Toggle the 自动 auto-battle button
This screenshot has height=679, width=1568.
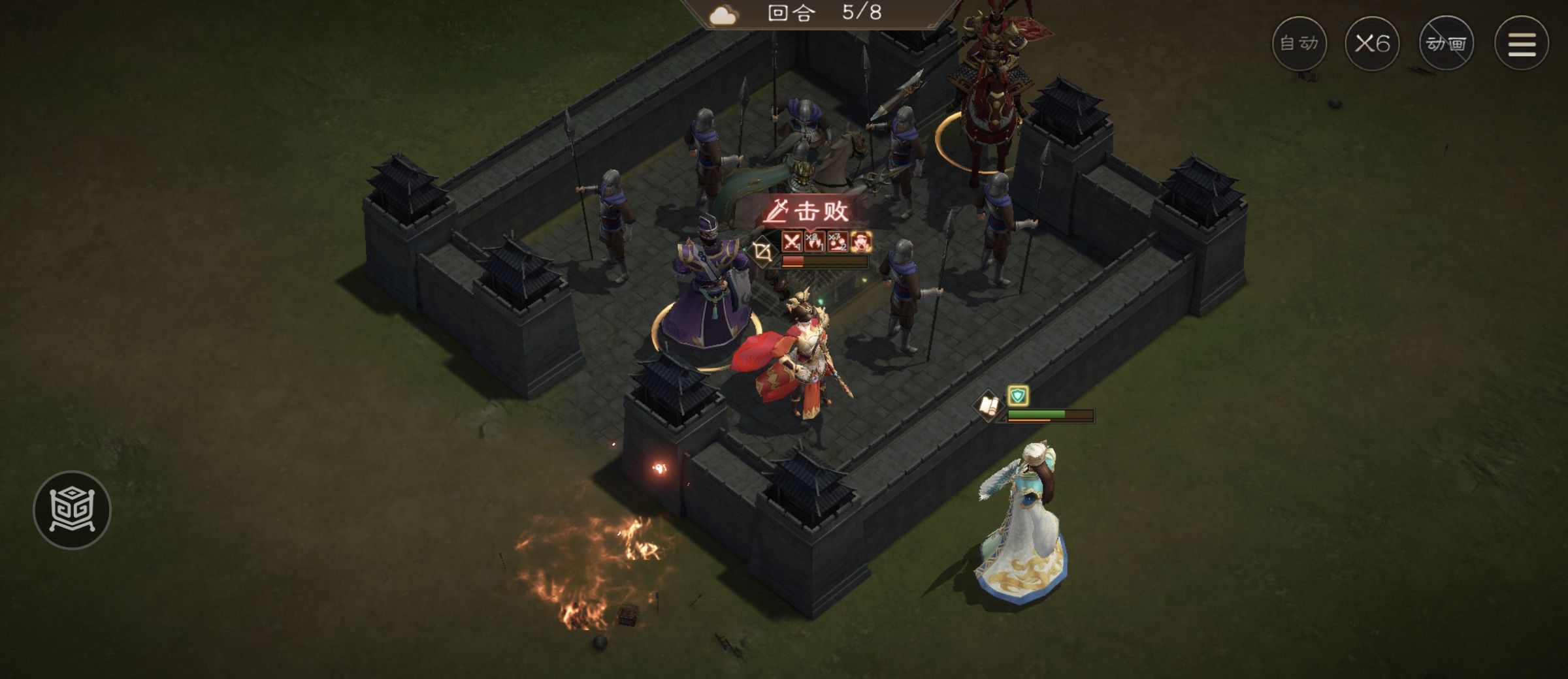1299,44
